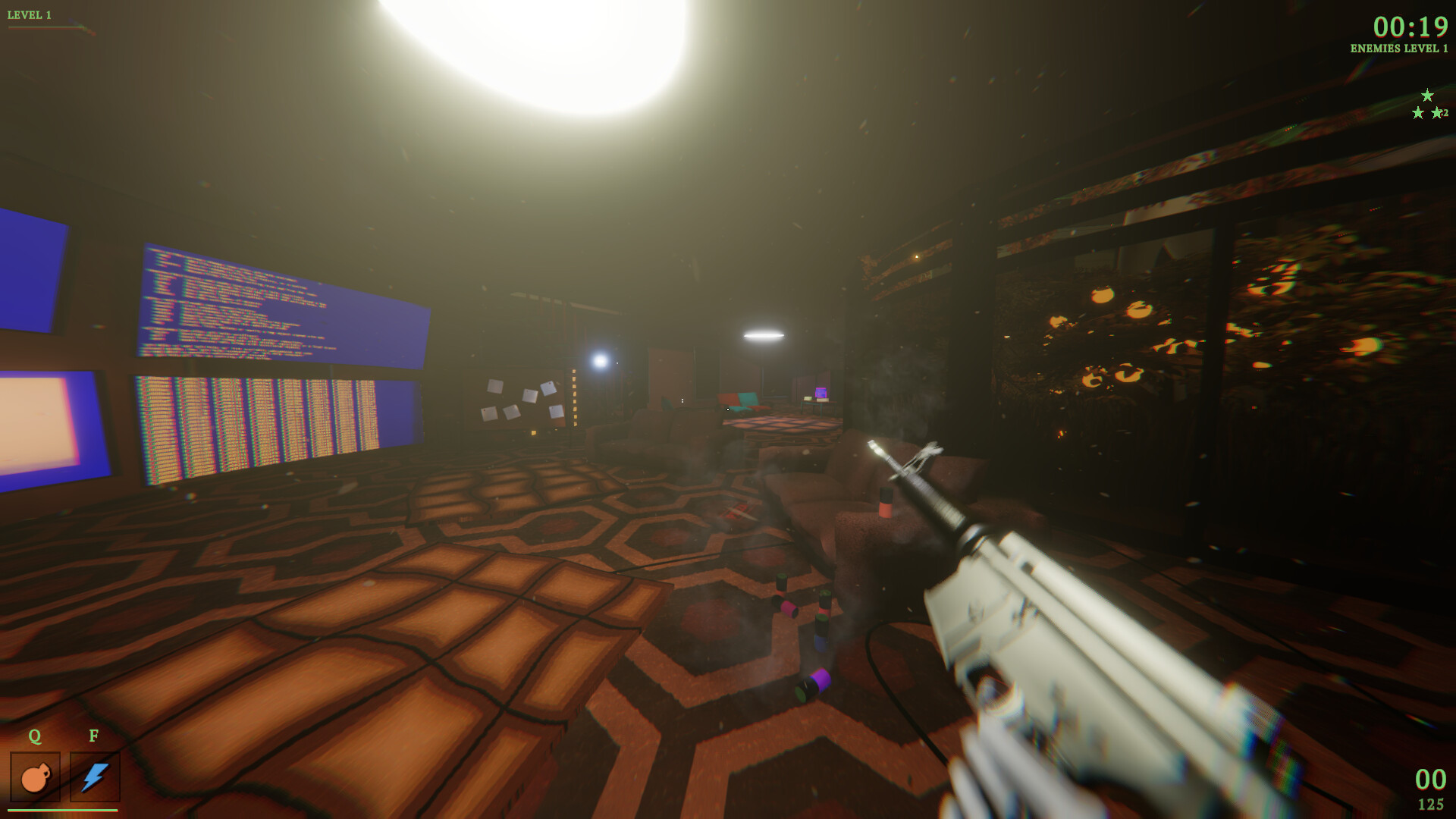Viewport: 1456px width, 819px height.
Task: Expand the LEVEL 1 label top-left
Action: (30, 13)
